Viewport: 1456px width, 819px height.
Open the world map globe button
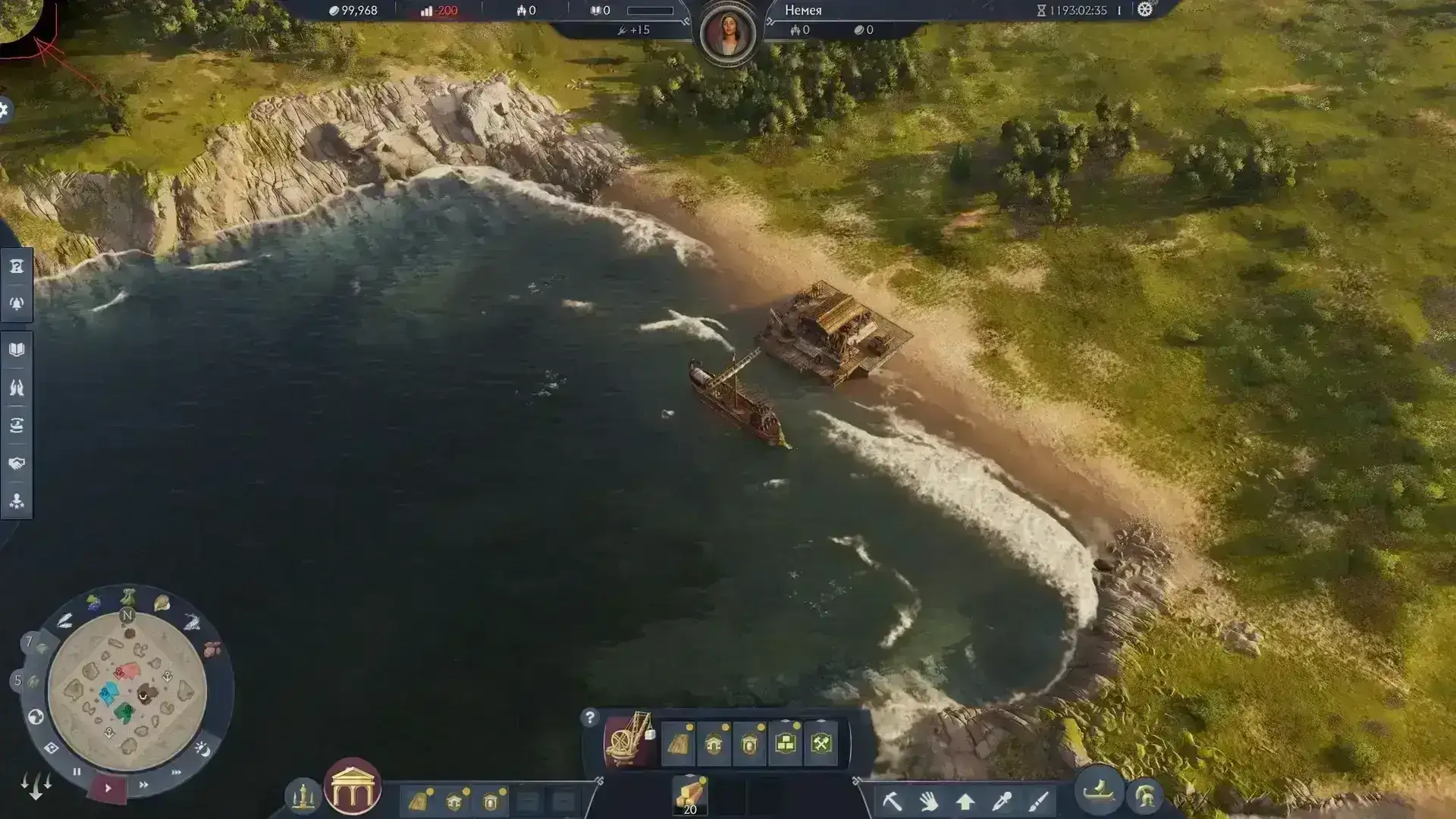tap(36, 717)
